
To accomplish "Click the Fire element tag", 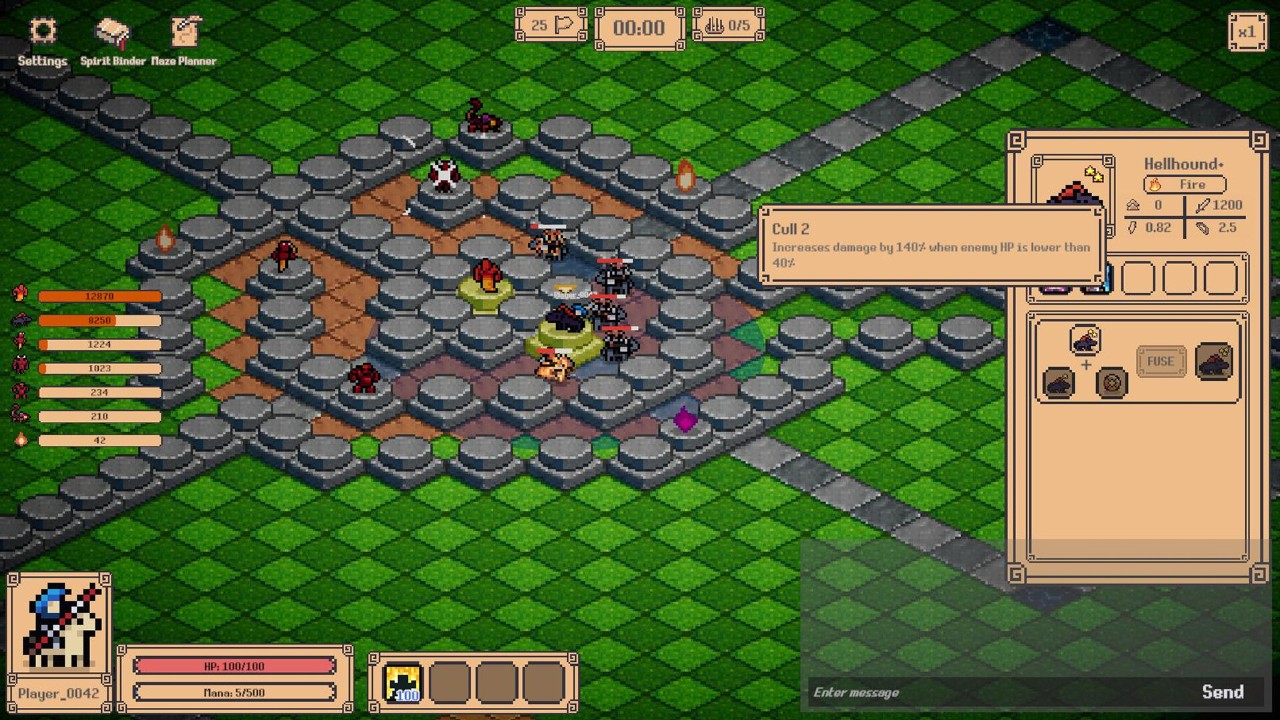I will [x=1184, y=184].
